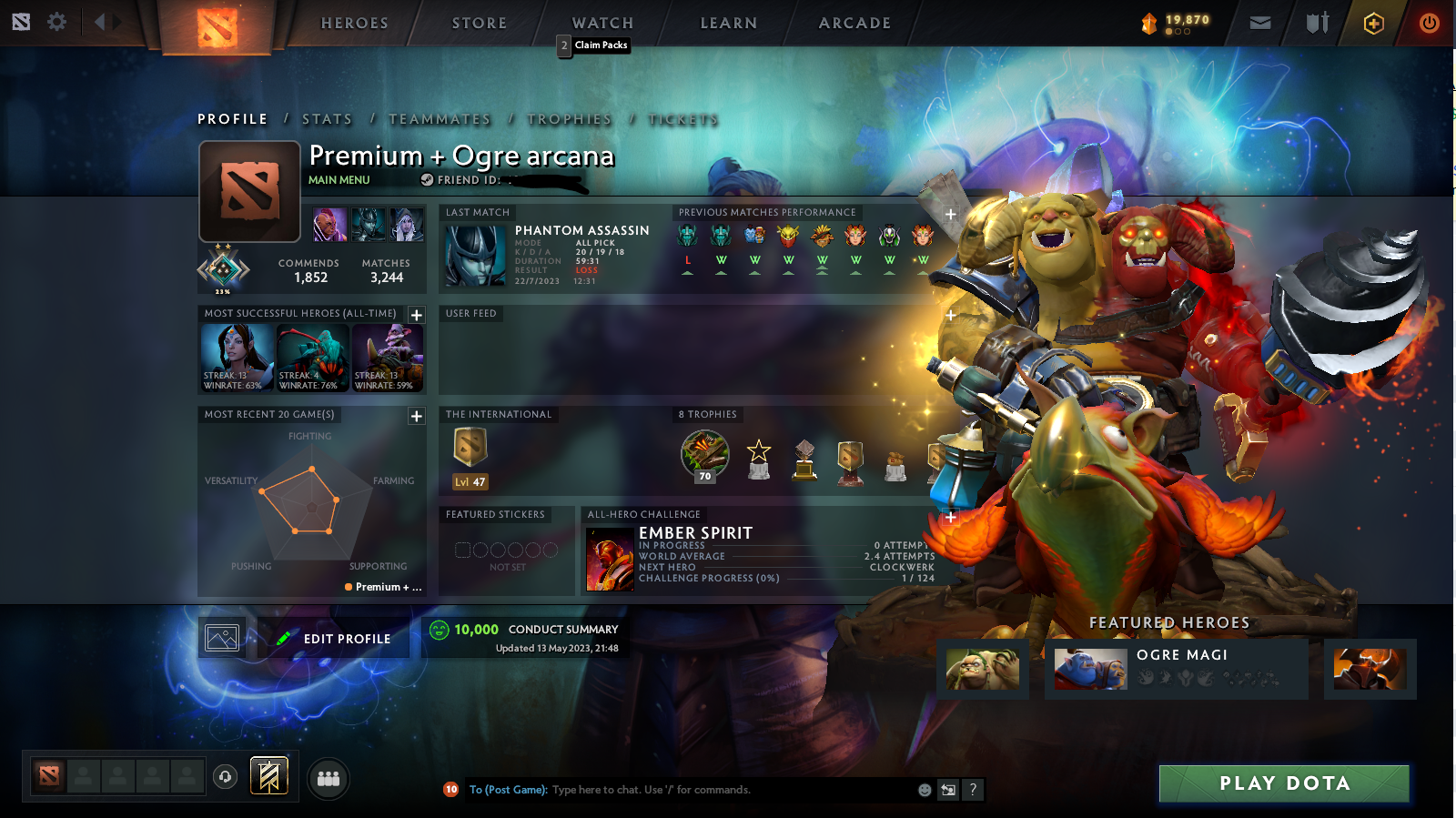Open the Heroes menu
The image size is (1456, 818).
[x=354, y=24]
